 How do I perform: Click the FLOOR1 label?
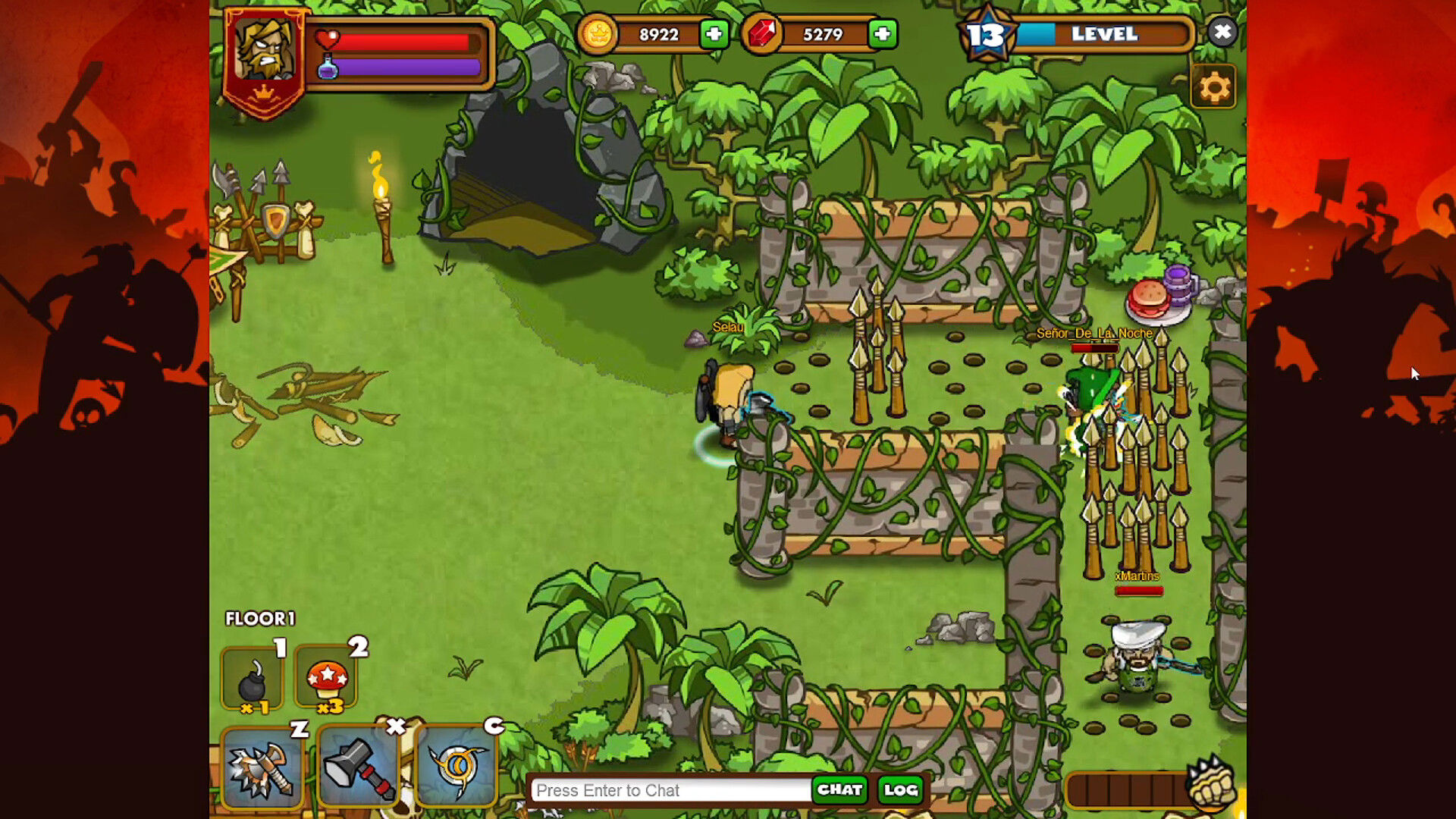(260, 619)
